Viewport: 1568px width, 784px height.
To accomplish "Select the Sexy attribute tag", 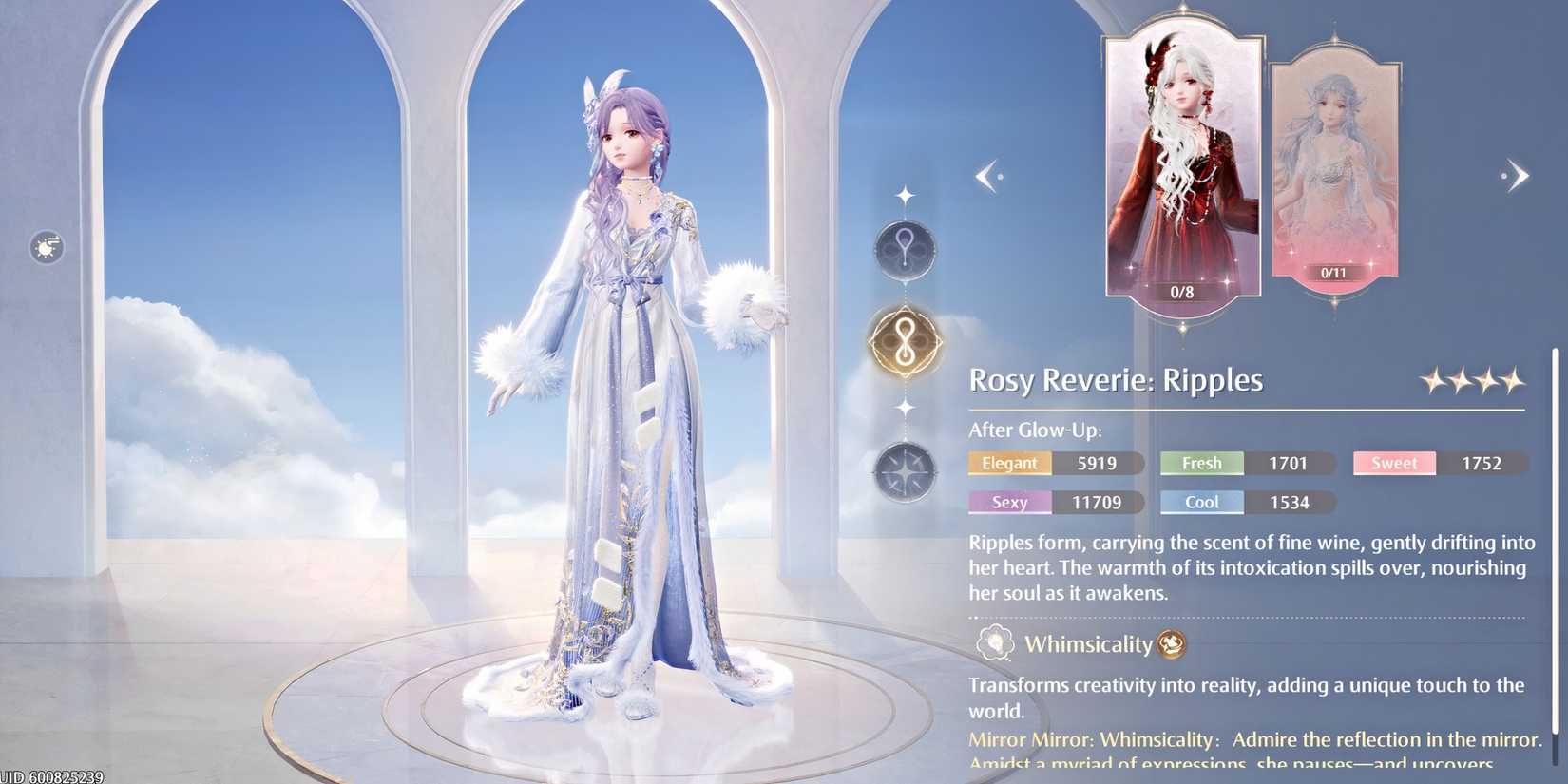I will (x=1009, y=502).
